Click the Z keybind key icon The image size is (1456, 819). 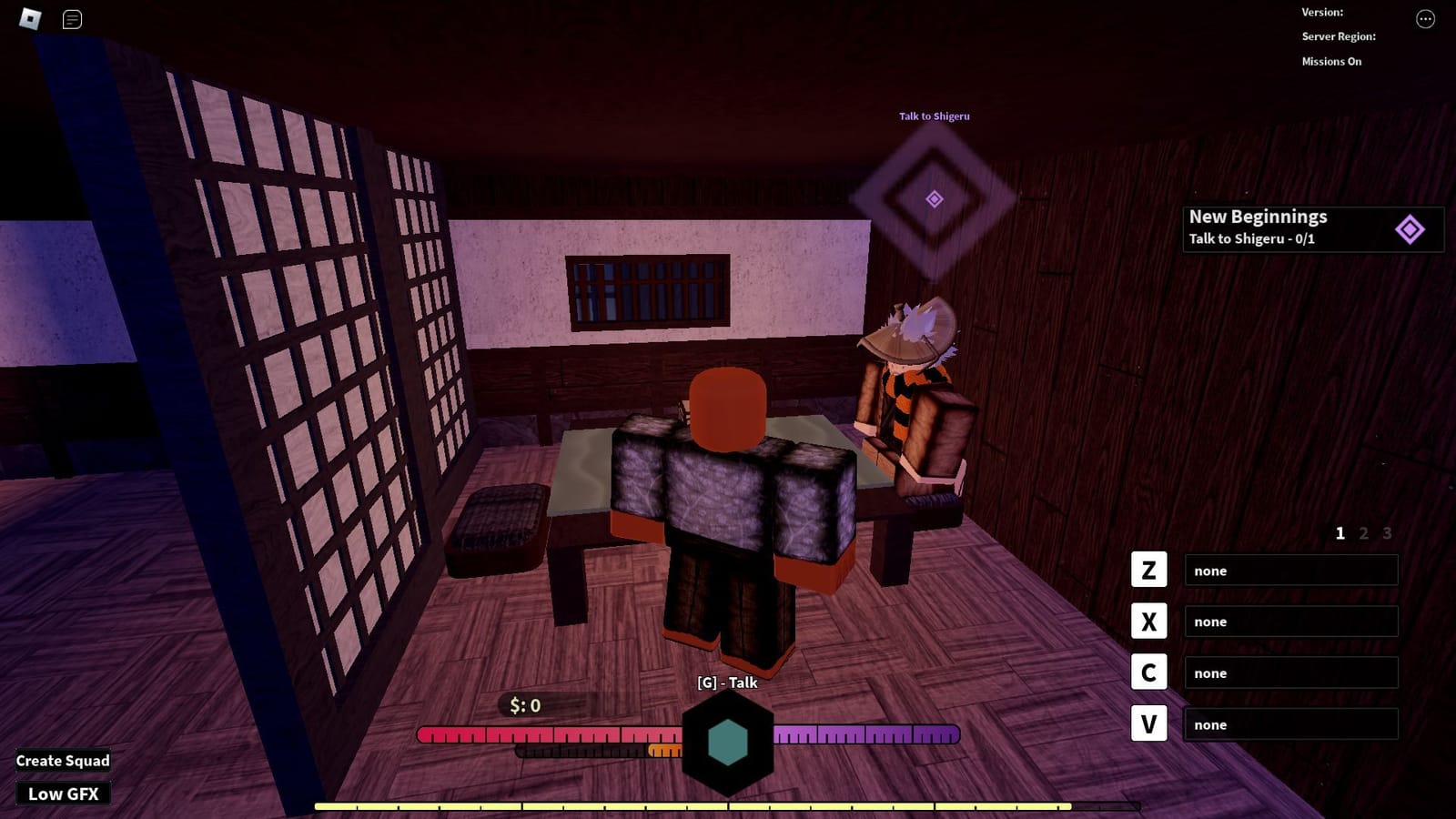(x=1148, y=570)
